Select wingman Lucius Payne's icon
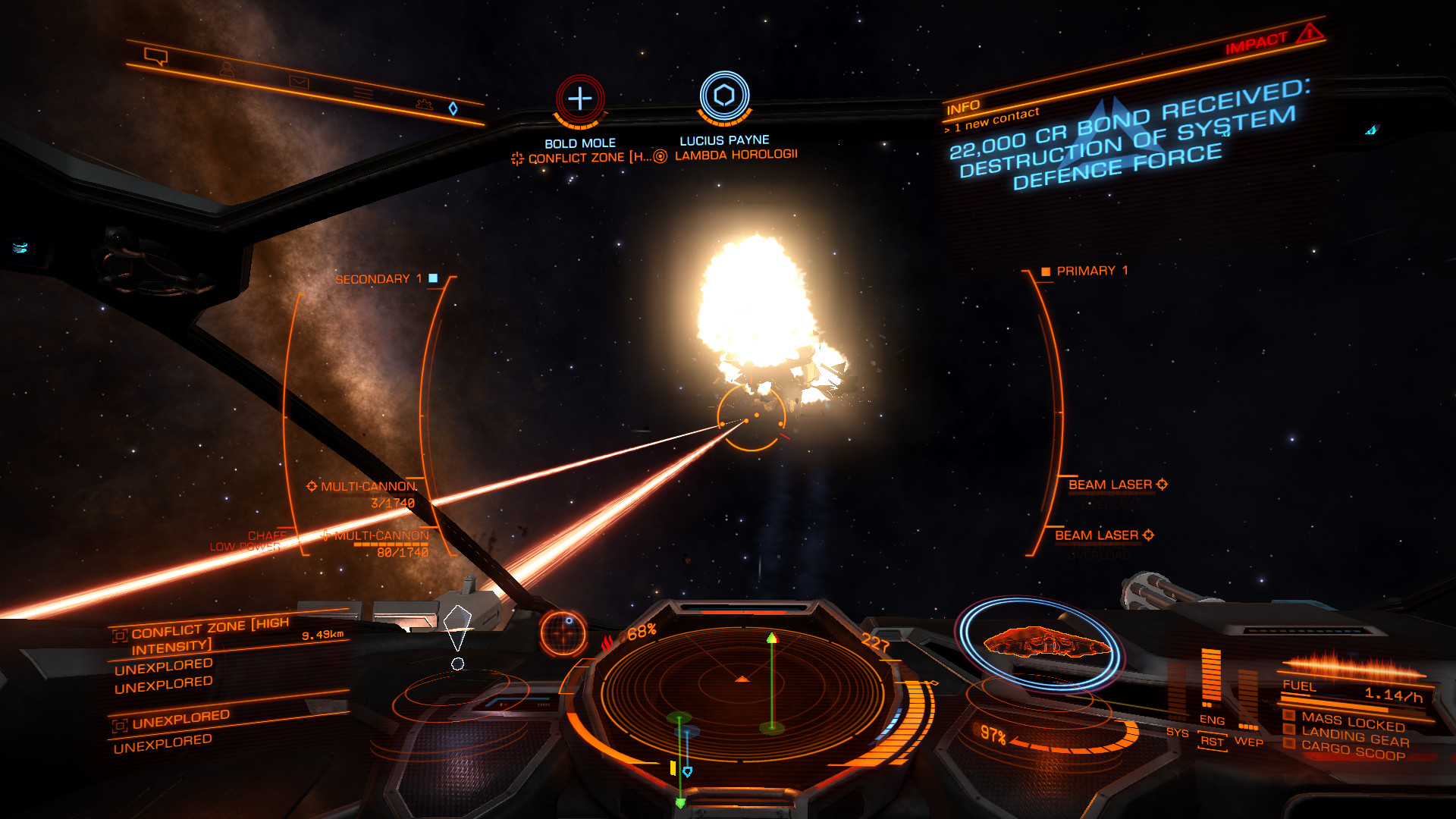 (x=724, y=96)
